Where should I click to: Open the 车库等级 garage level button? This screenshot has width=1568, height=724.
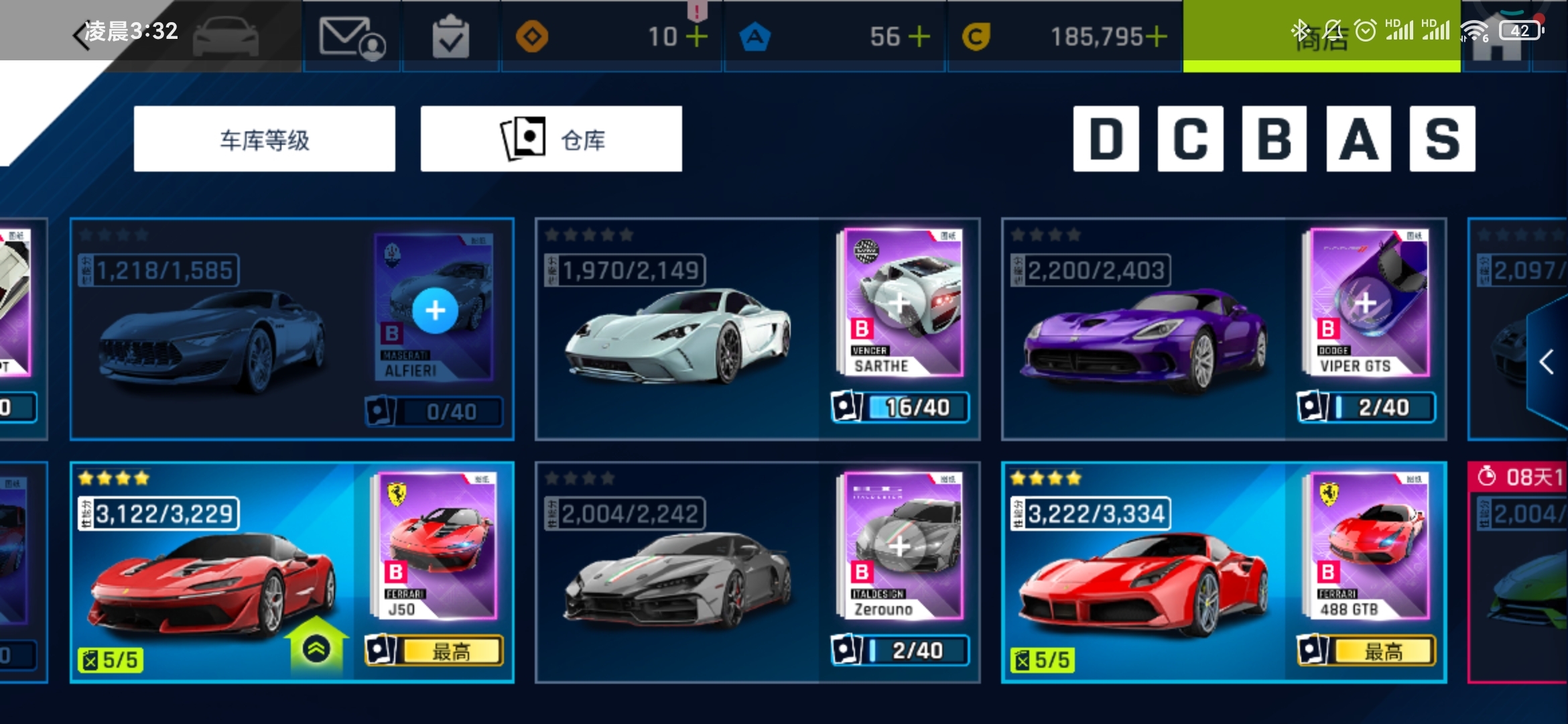coord(264,139)
